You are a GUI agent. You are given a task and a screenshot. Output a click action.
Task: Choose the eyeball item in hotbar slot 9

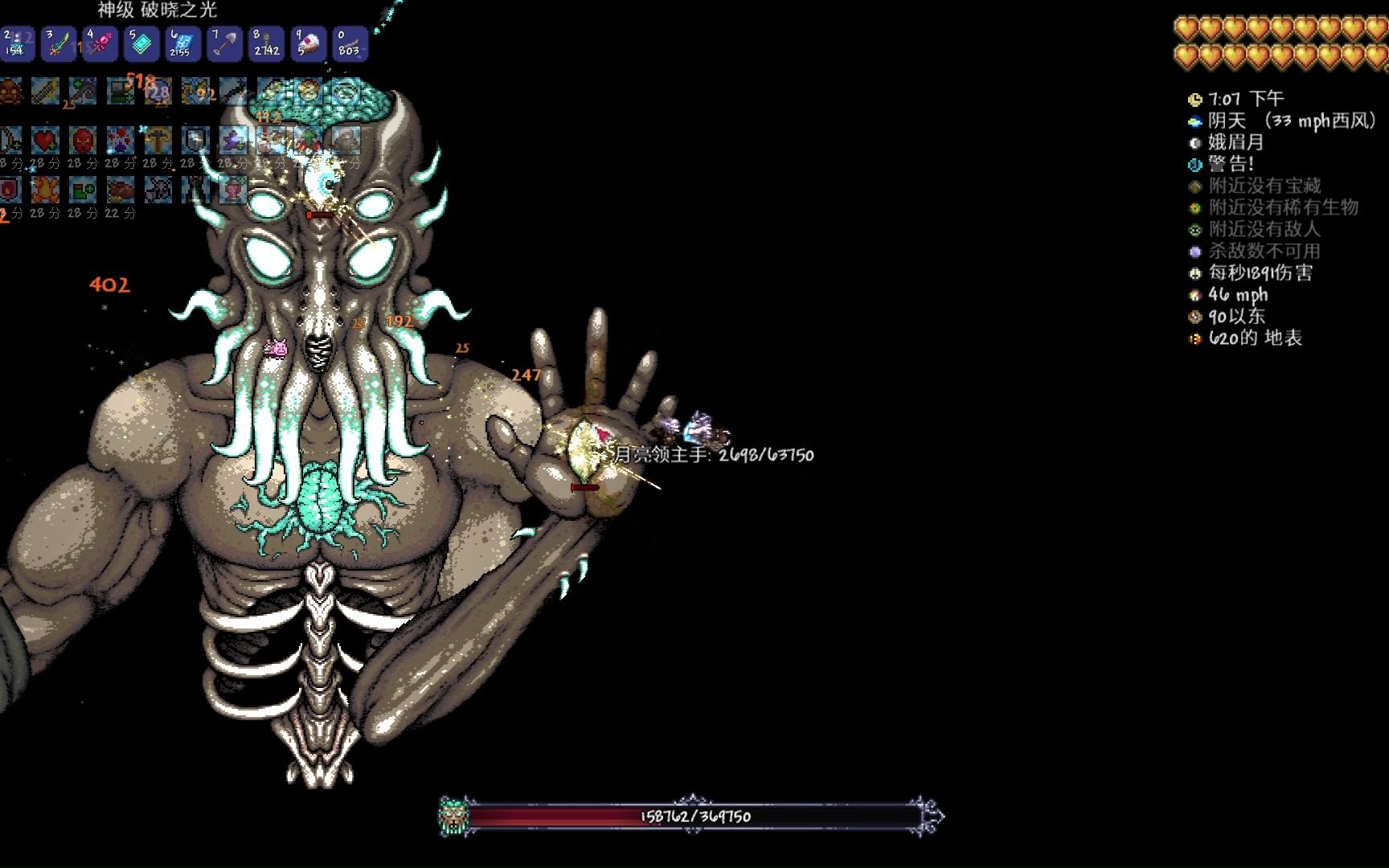308,43
